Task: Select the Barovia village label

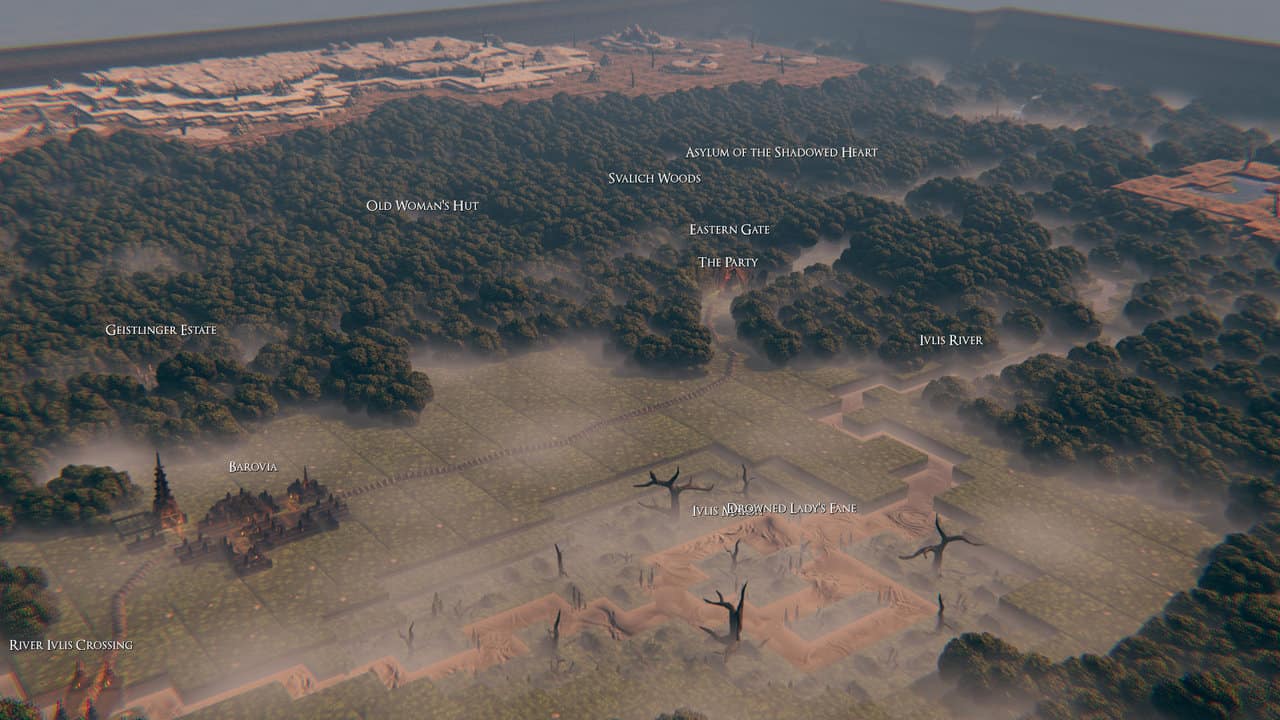Action: point(252,467)
